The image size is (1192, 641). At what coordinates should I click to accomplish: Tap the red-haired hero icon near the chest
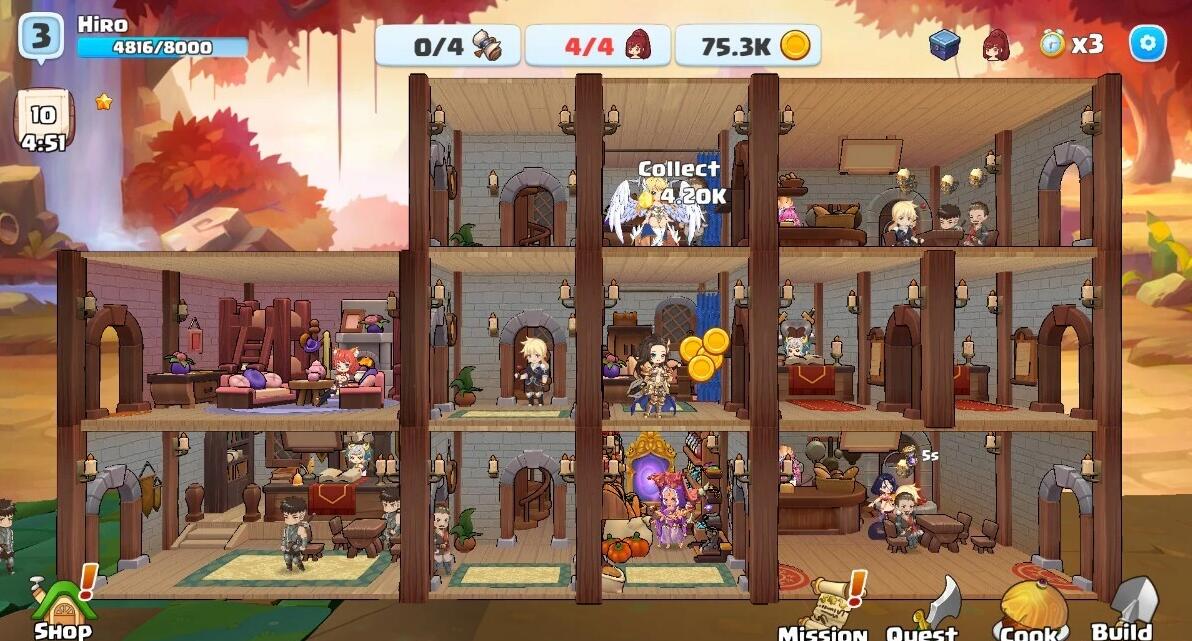(x=995, y=44)
